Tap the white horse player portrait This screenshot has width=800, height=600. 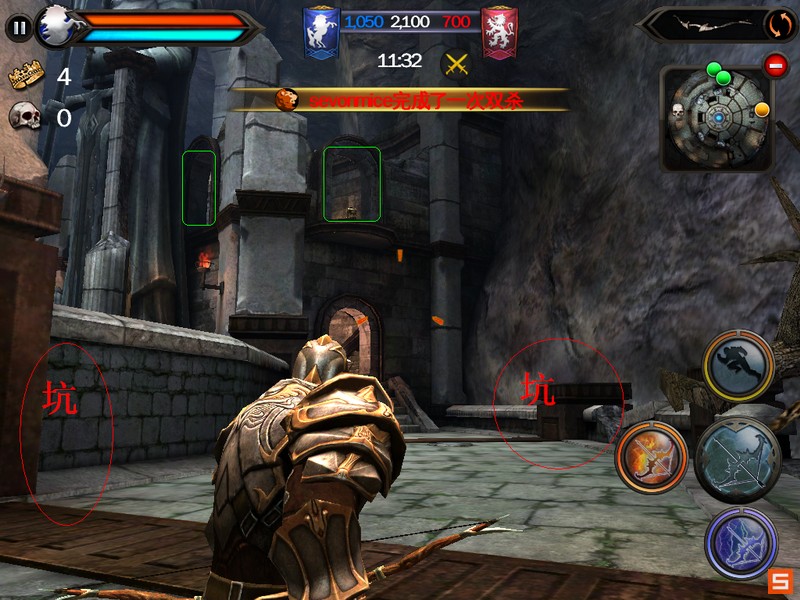coord(55,27)
